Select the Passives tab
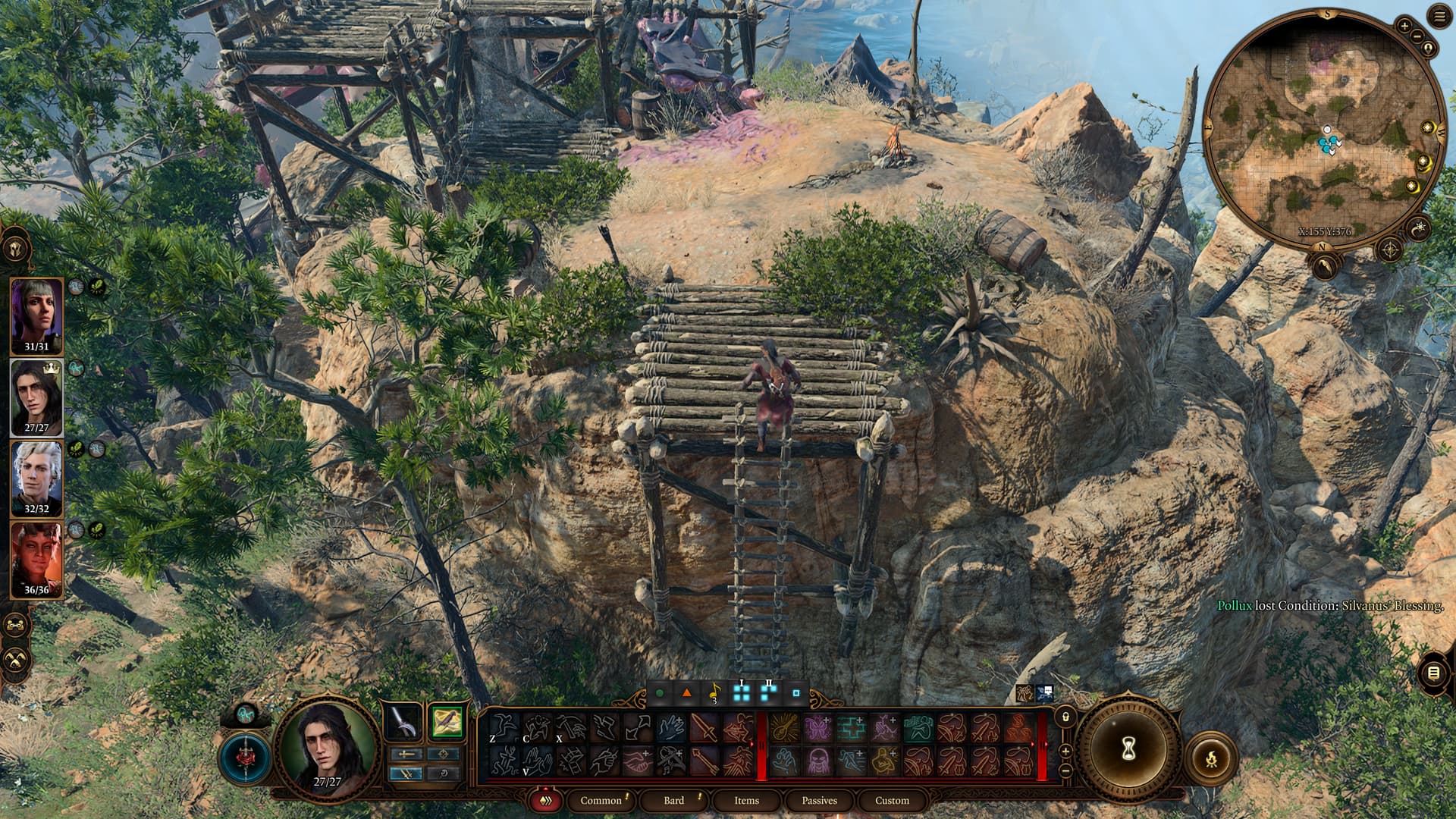This screenshot has width=1456, height=819. click(x=819, y=800)
